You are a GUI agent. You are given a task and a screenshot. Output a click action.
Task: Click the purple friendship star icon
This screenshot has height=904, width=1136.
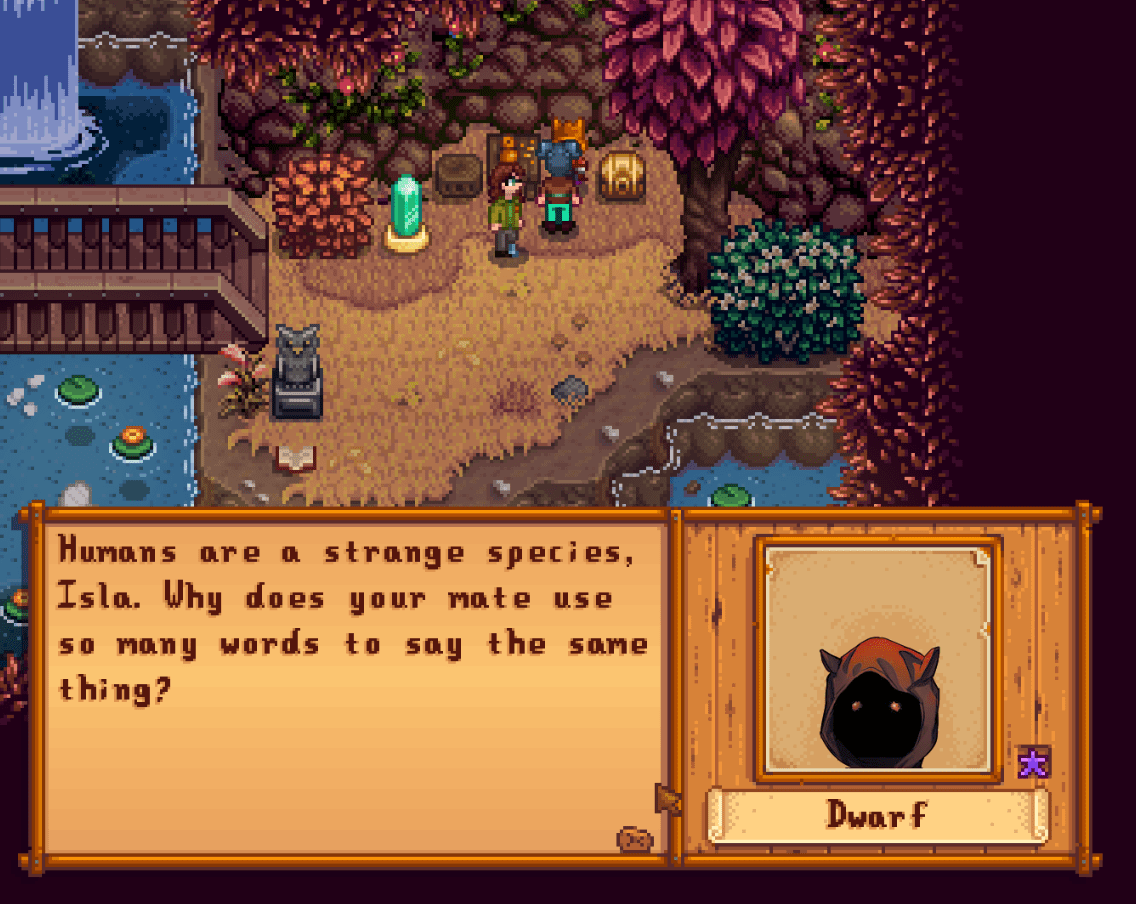coord(1033,763)
